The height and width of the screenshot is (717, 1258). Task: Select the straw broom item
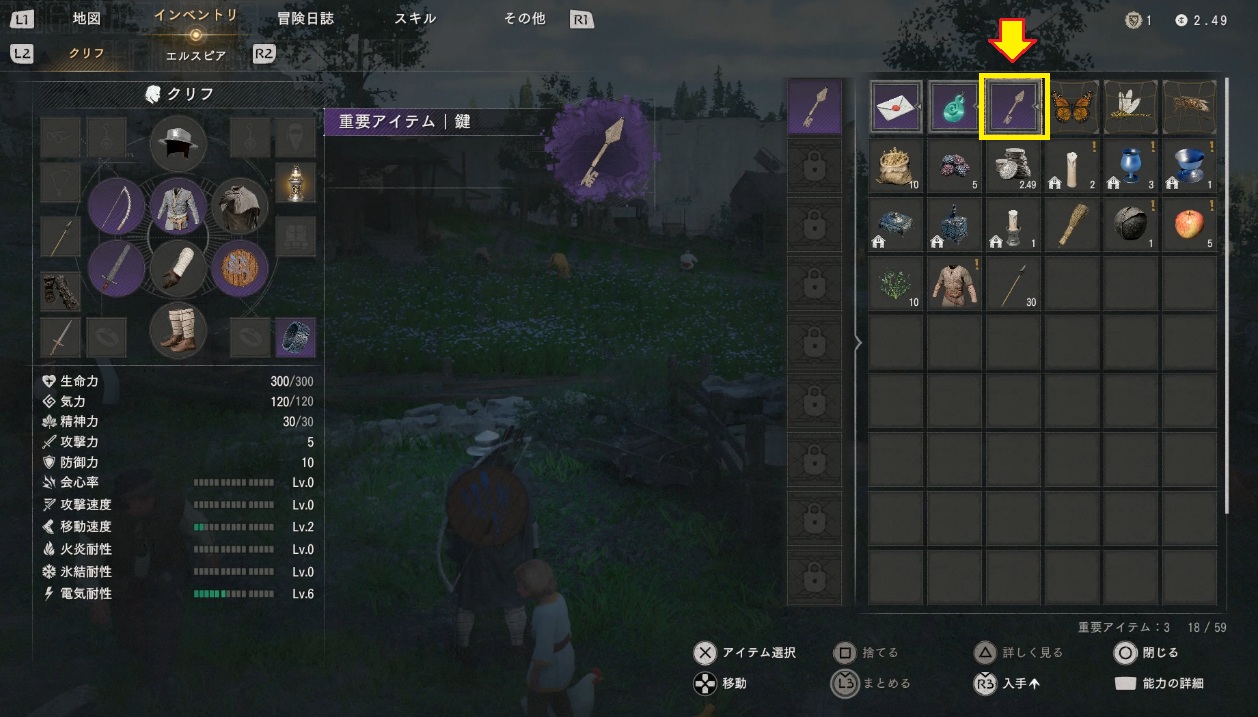pyautogui.click(x=1073, y=225)
